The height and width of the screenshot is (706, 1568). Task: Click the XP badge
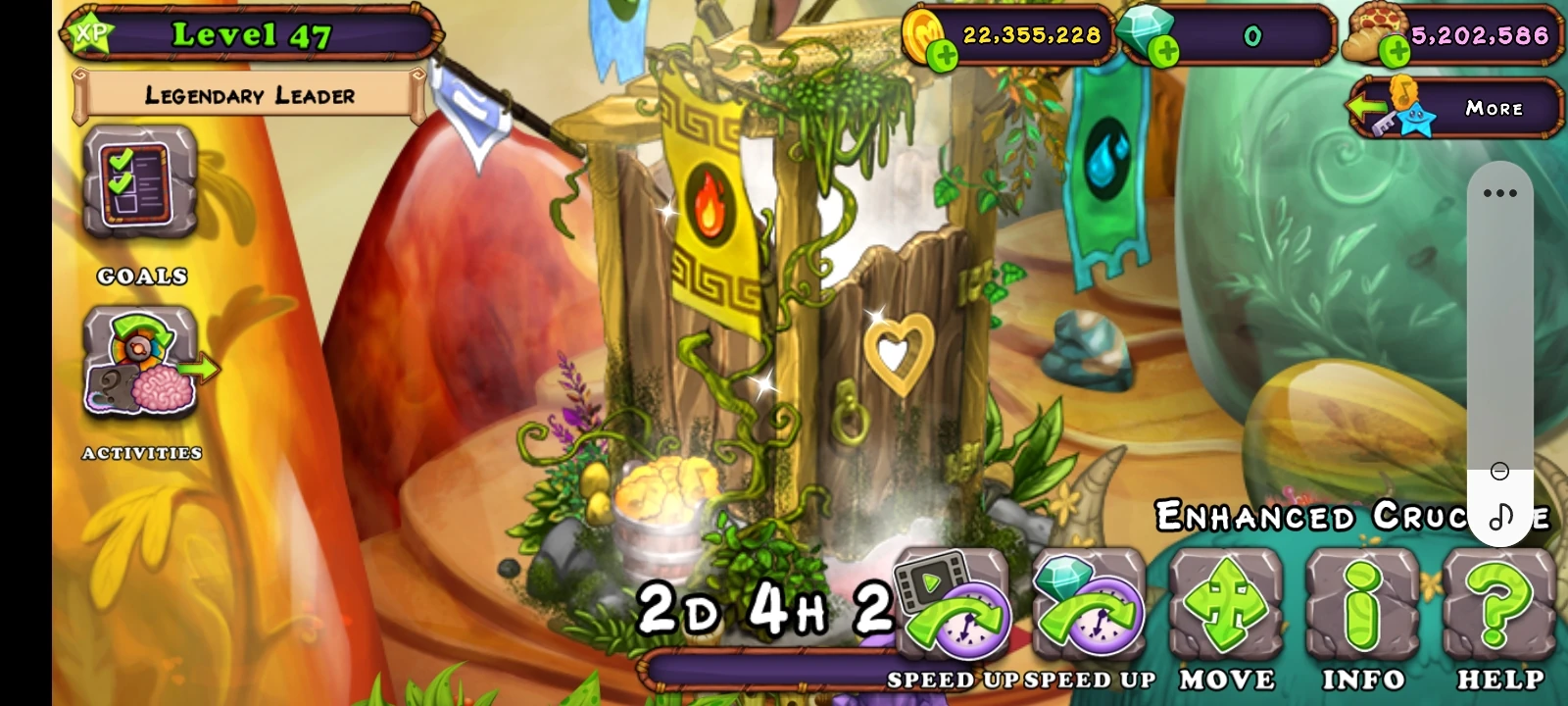[x=93, y=31]
